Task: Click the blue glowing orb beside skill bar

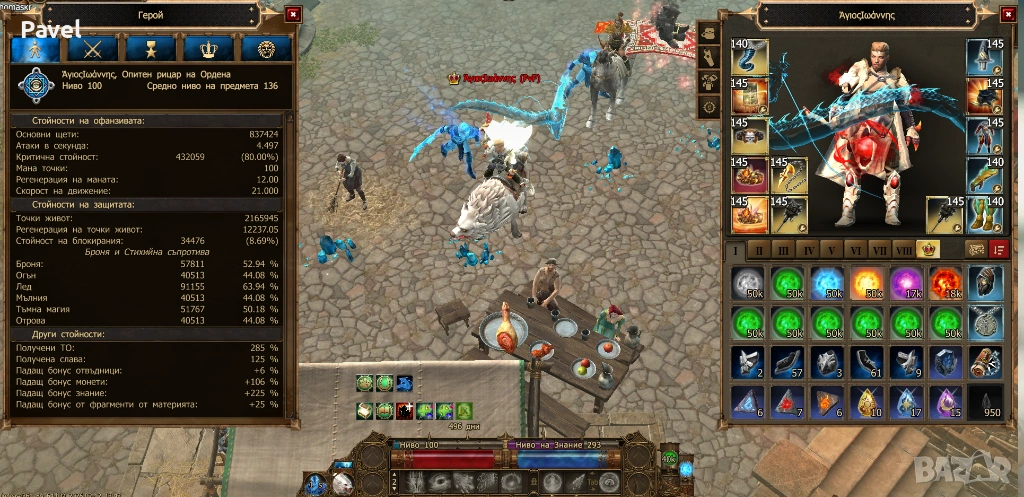Action: [x=686, y=468]
